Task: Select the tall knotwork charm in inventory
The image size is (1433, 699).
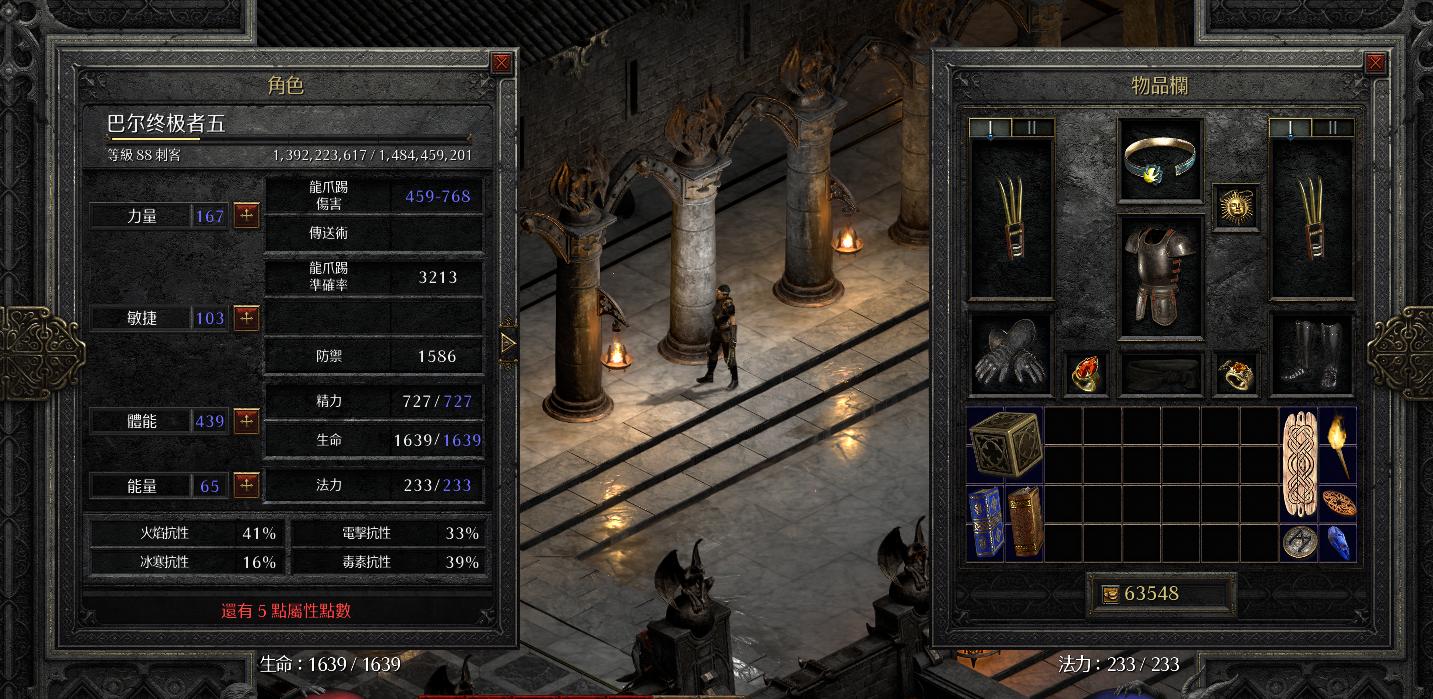Action: click(1298, 462)
